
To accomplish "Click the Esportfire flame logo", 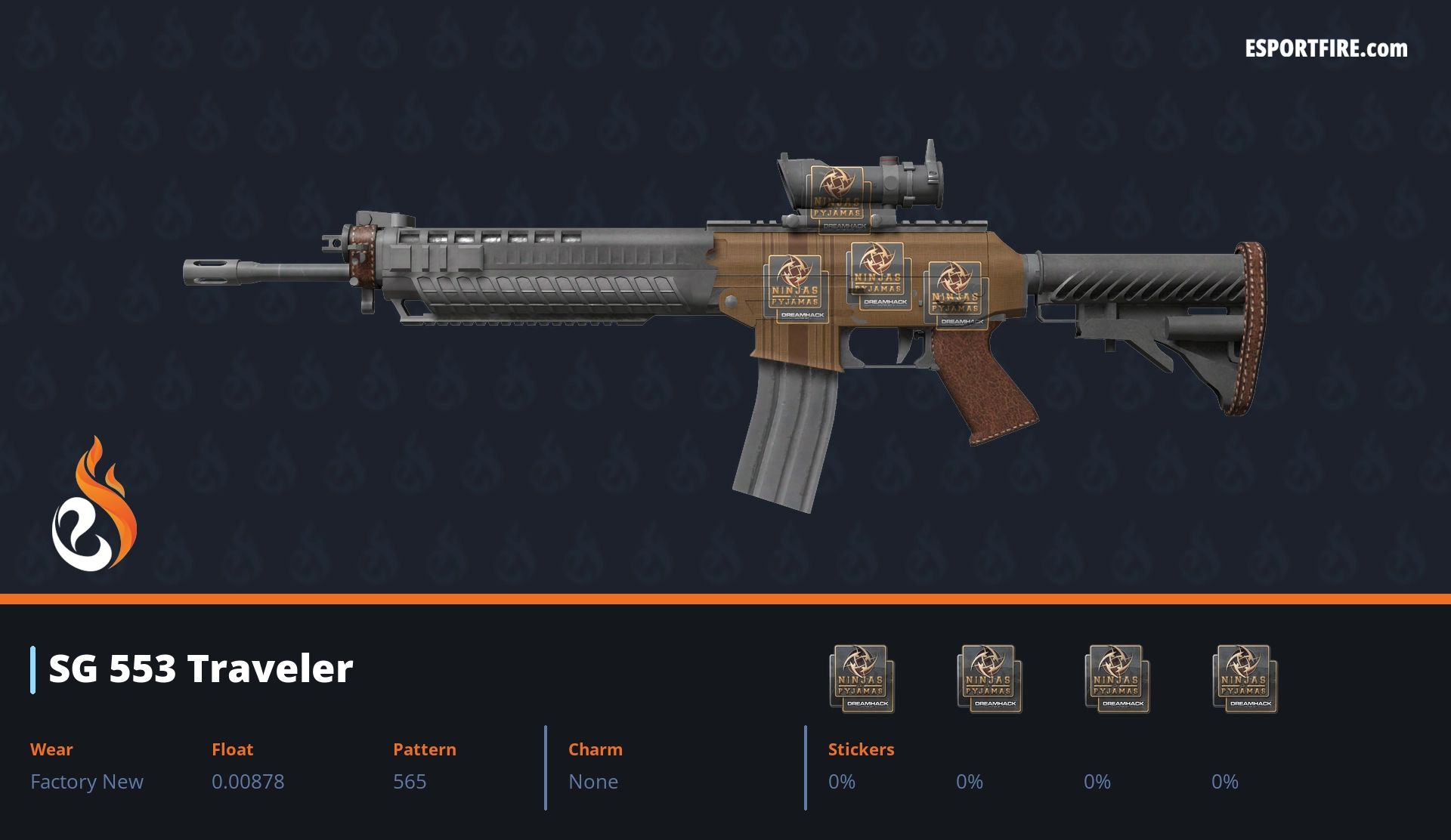I will tap(94, 505).
